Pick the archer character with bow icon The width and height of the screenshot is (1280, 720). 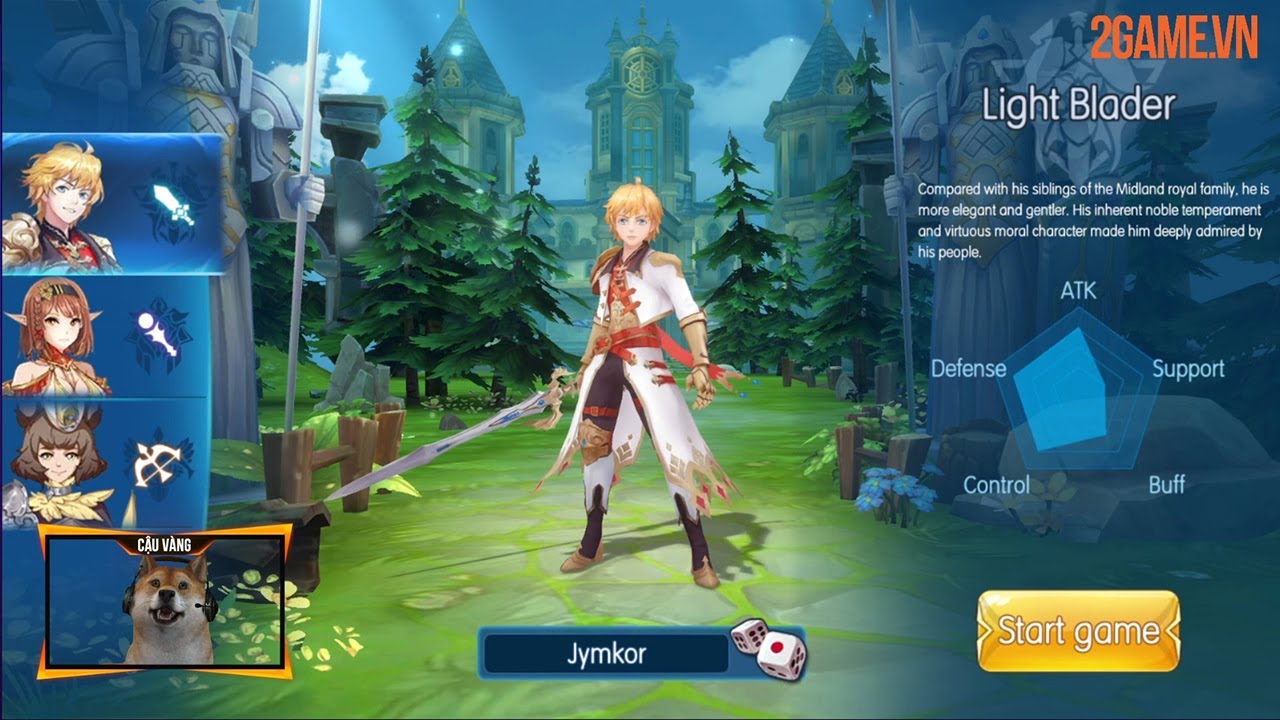pyautogui.click(x=105, y=460)
